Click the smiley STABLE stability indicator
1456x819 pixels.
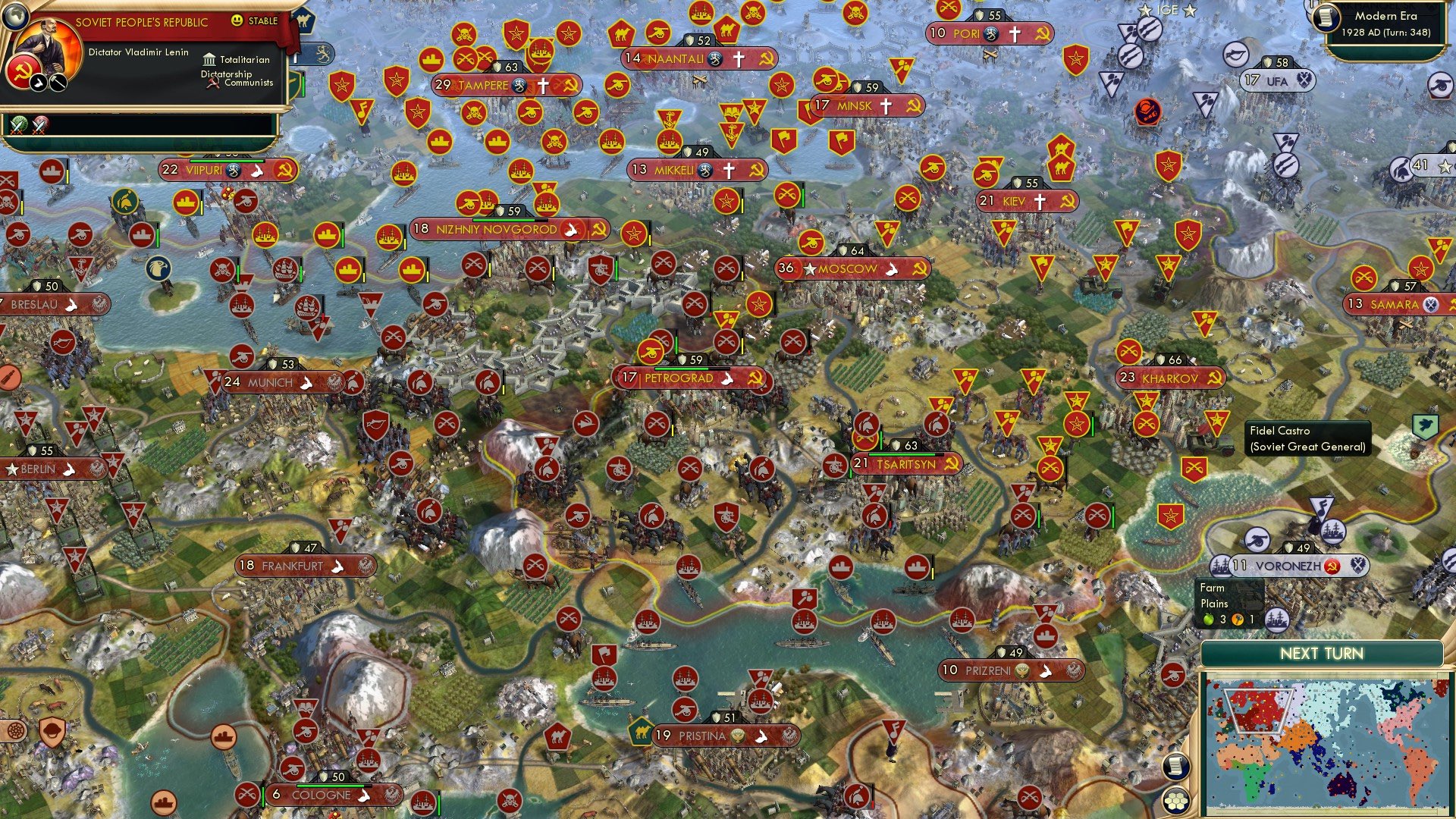coord(237,20)
